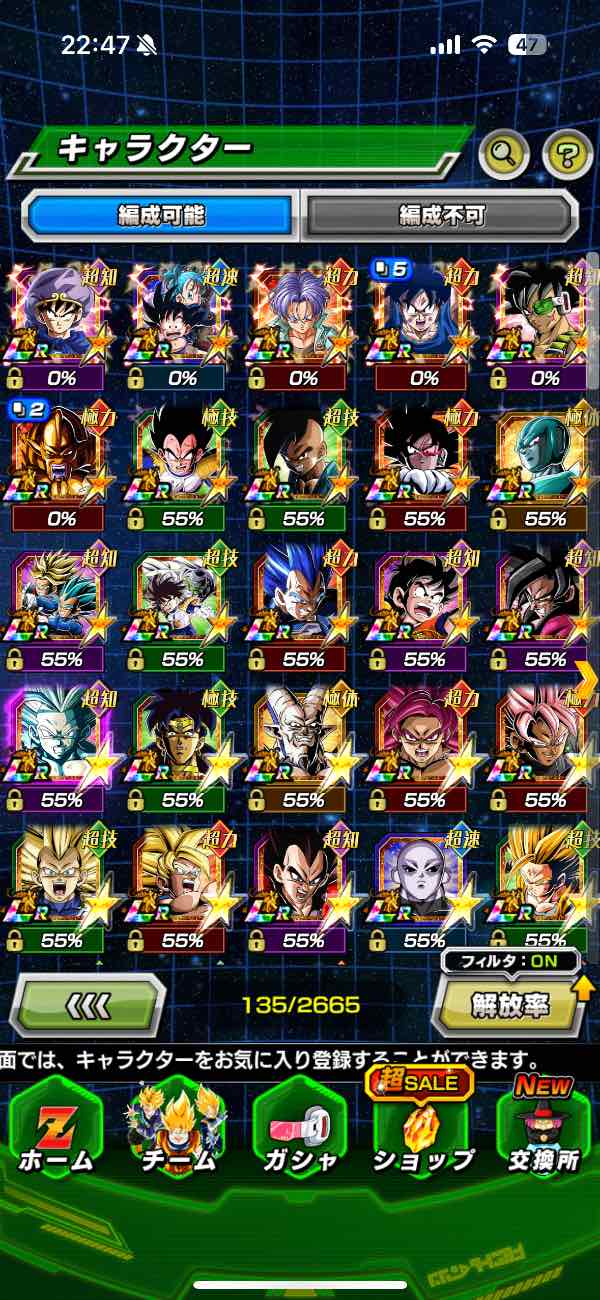Toggle the フィルタ ON filter

pos(510,962)
